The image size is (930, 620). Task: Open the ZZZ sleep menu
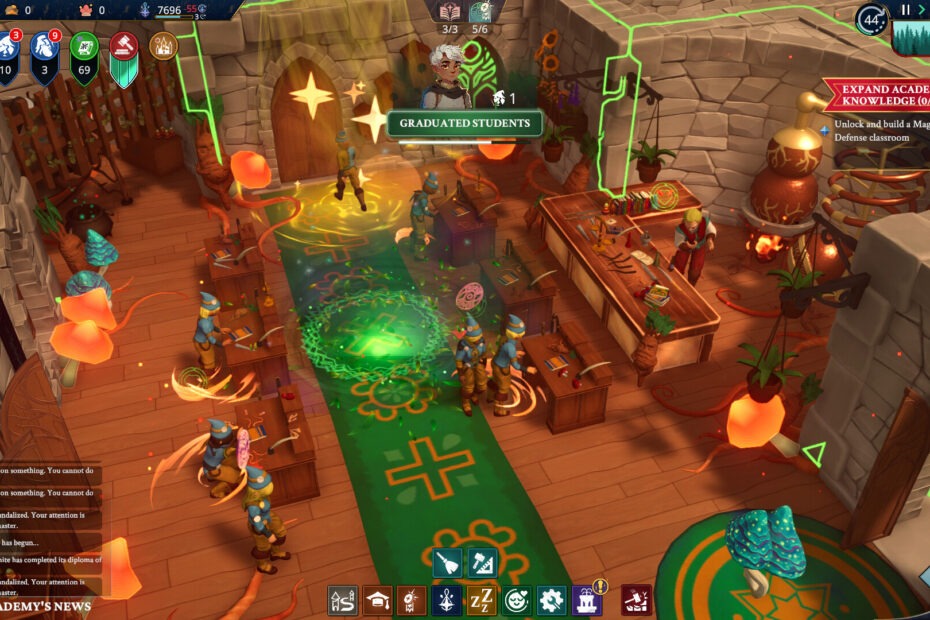pyautogui.click(x=482, y=600)
